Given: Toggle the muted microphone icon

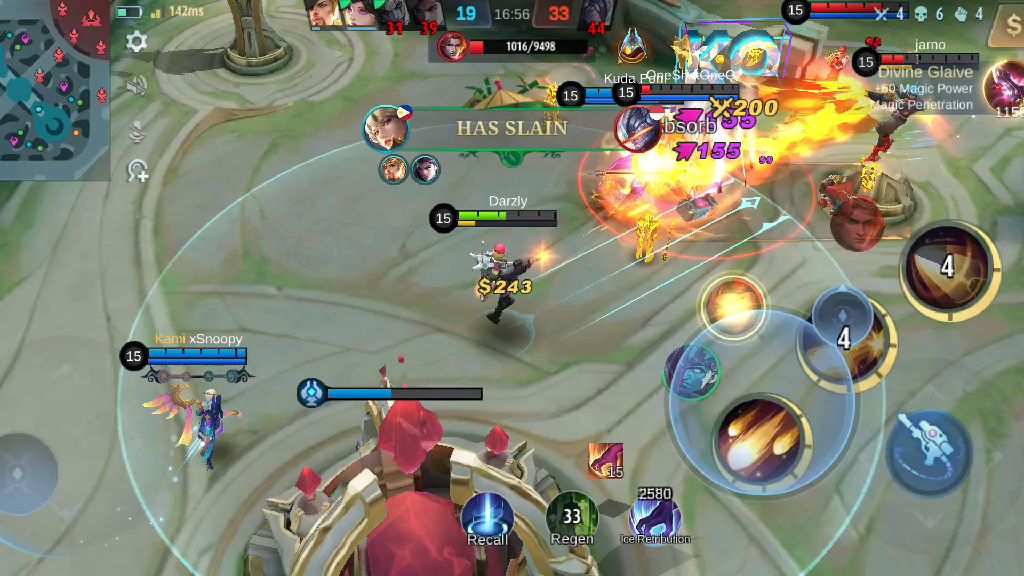Looking at the screenshot, I should click(x=137, y=129).
